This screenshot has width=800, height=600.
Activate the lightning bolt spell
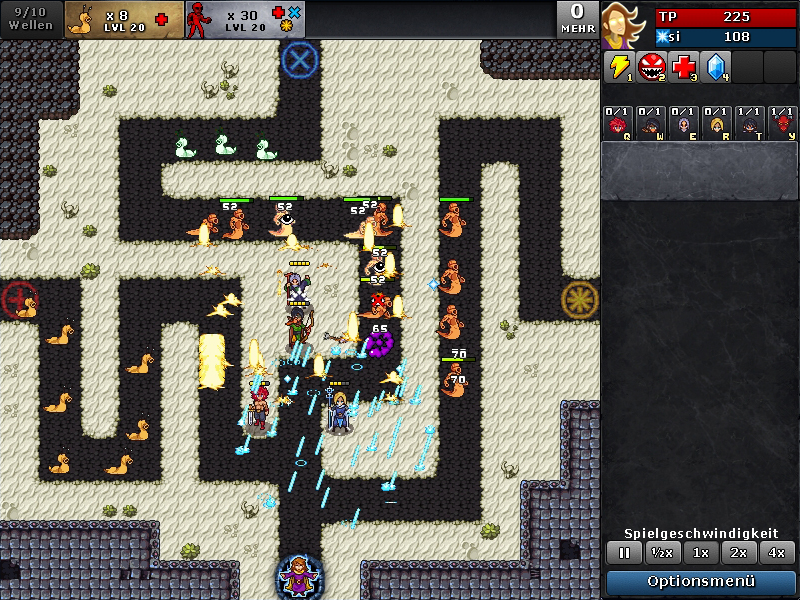coord(619,67)
